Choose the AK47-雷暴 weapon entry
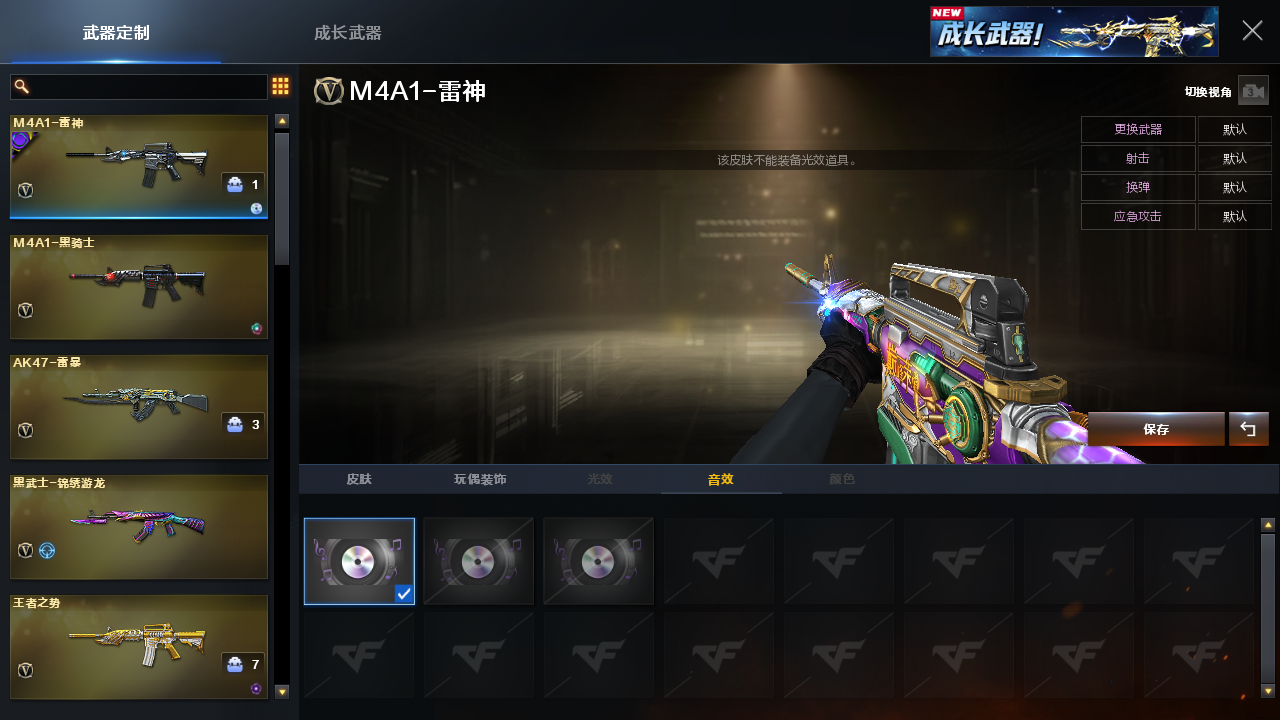Screen dimensions: 1280x720 point(139,407)
